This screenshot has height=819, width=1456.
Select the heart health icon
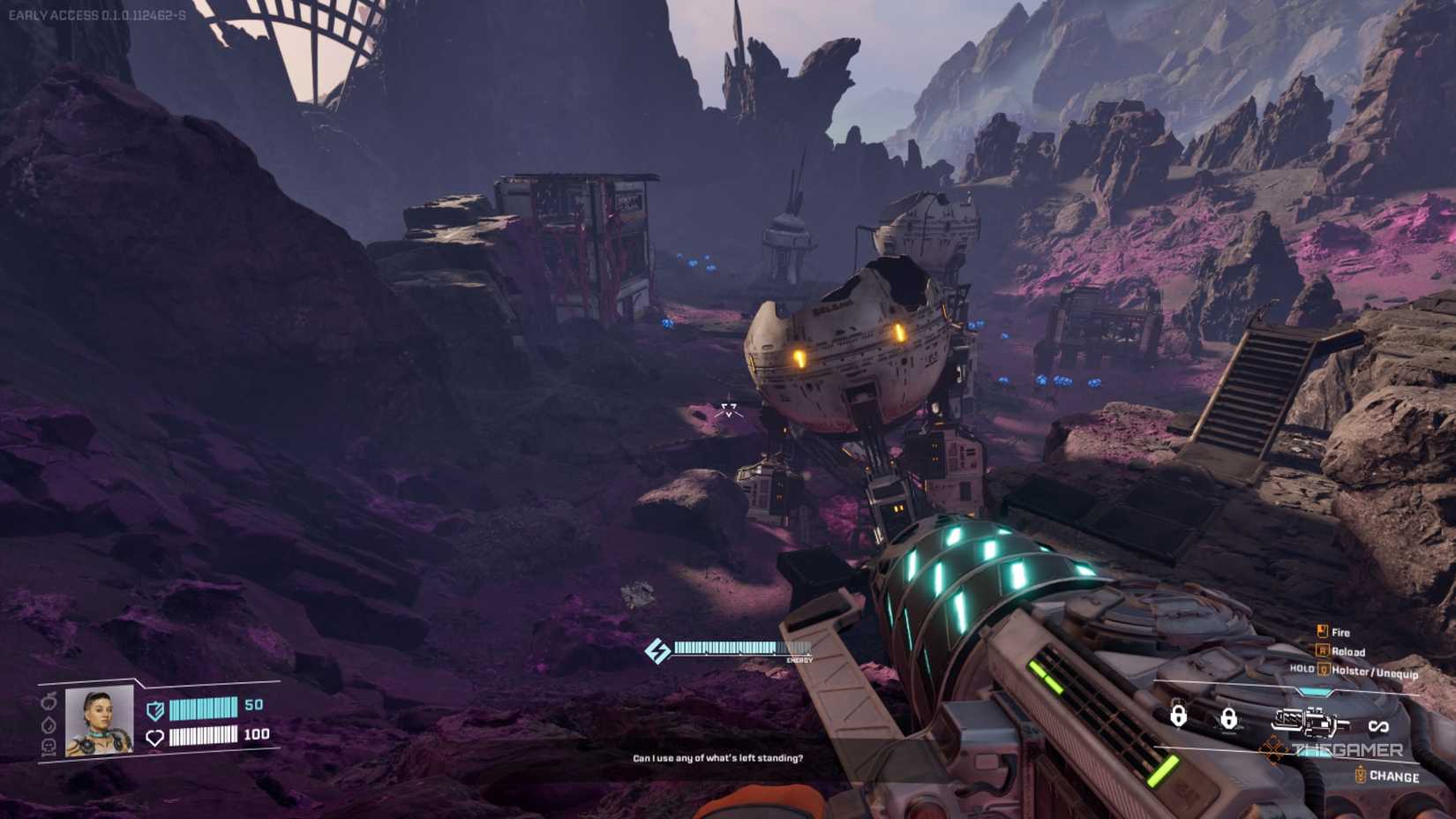[156, 737]
